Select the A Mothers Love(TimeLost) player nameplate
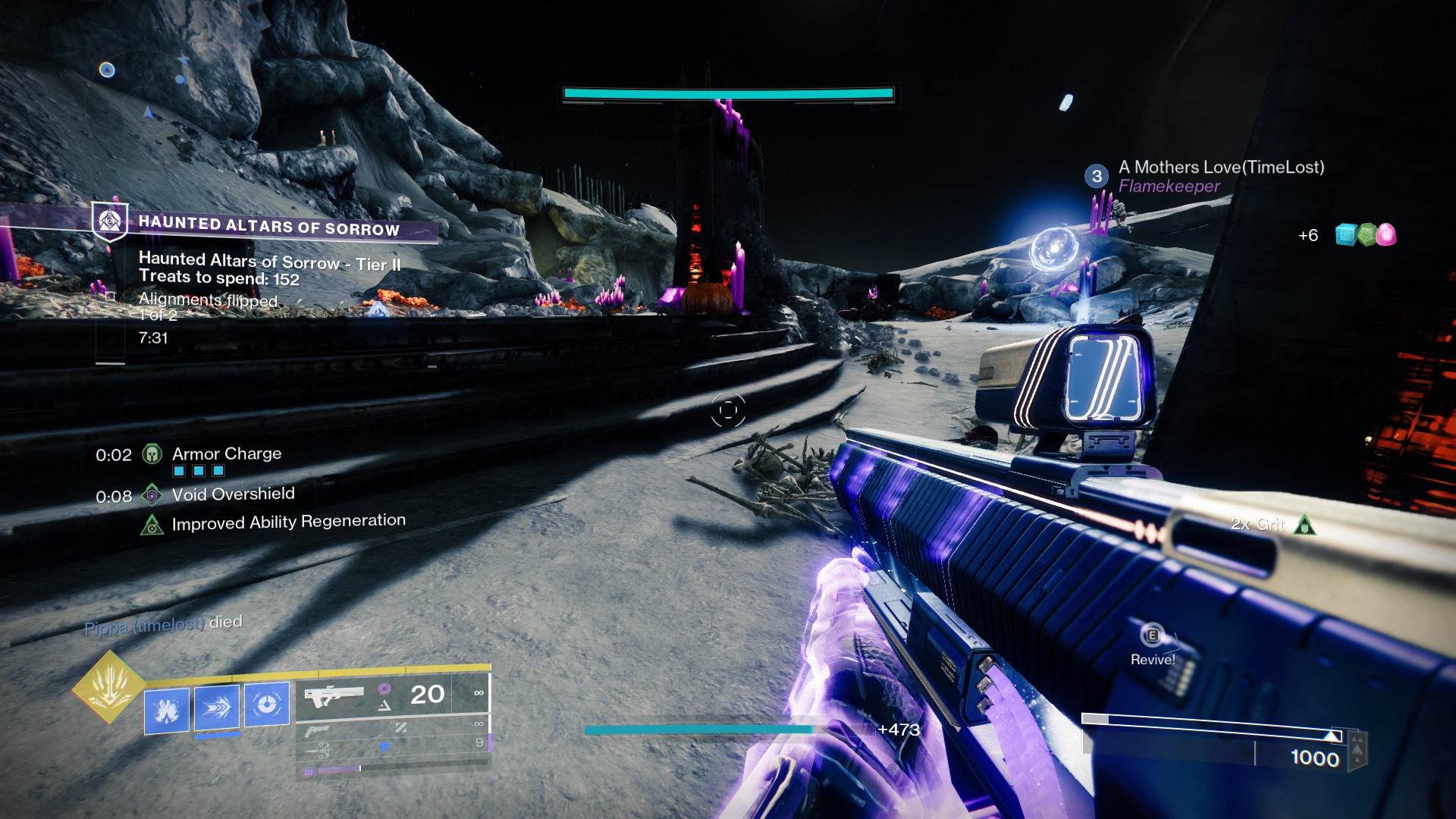This screenshot has width=1456, height=819. [1221, 168]
